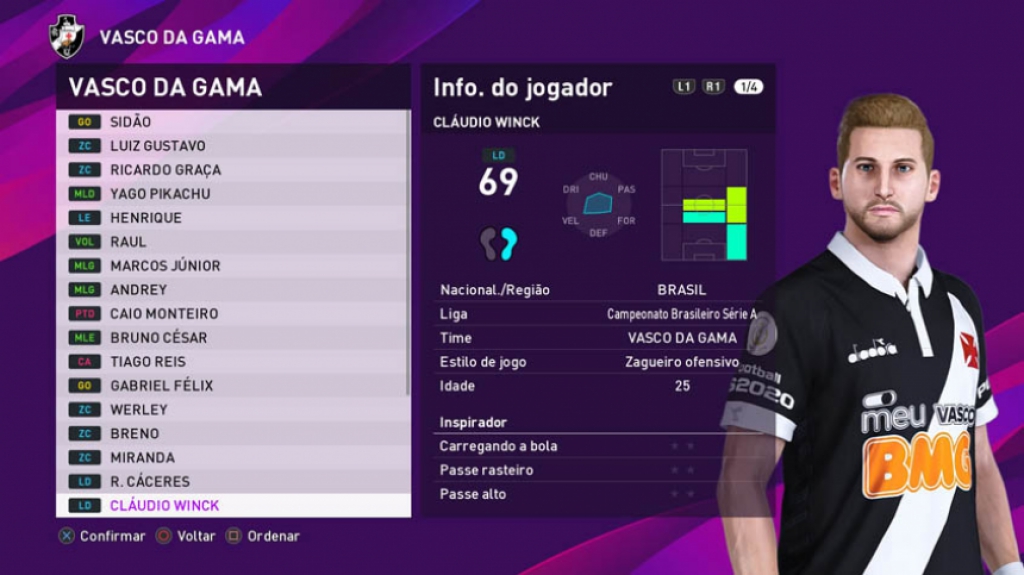Choose Breno from the squad list
The width and height of the screenshot is (1024, 575).
[x=232, y=433]
